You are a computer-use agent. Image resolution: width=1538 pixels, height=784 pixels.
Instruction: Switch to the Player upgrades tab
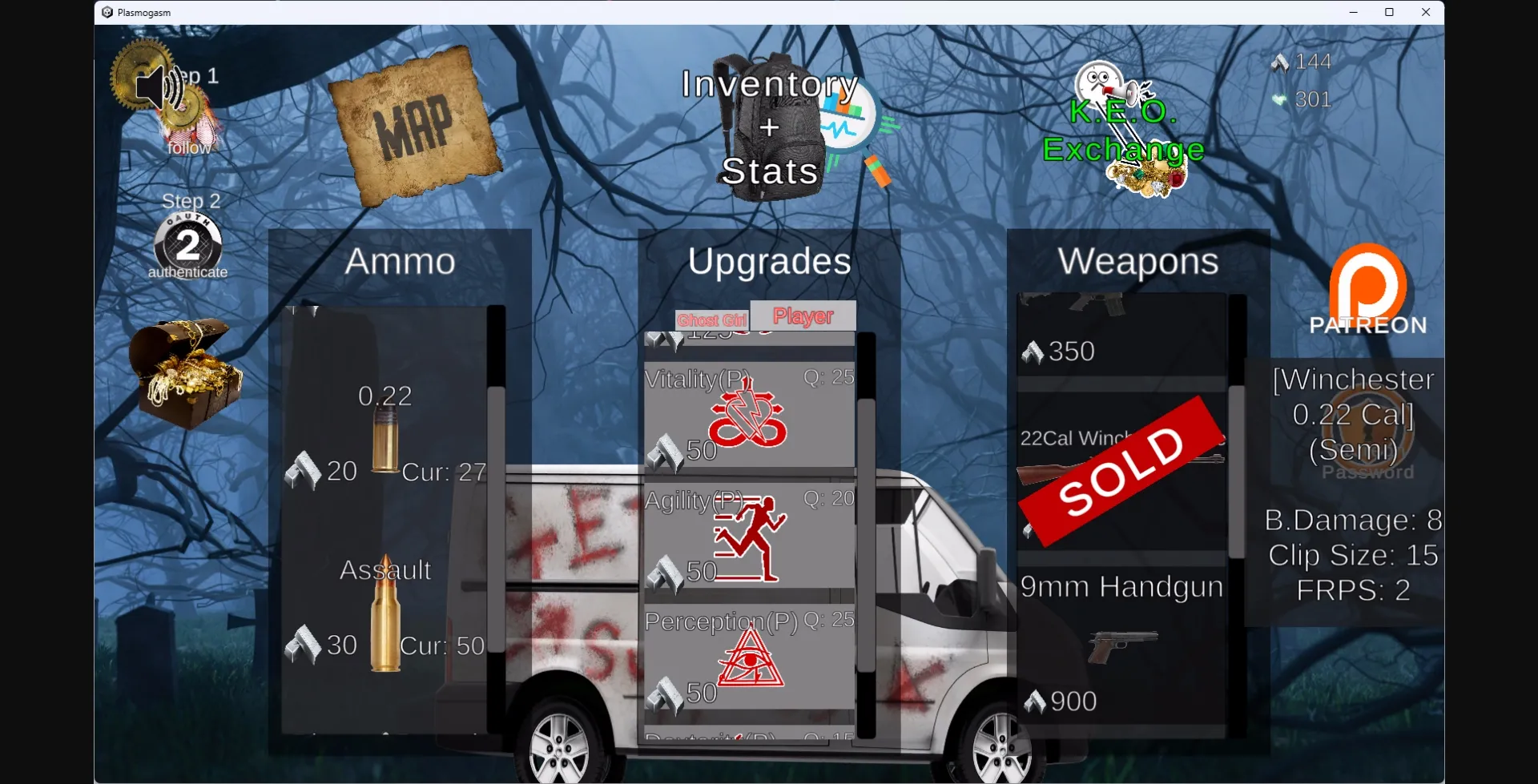click(x=803, y=316)
